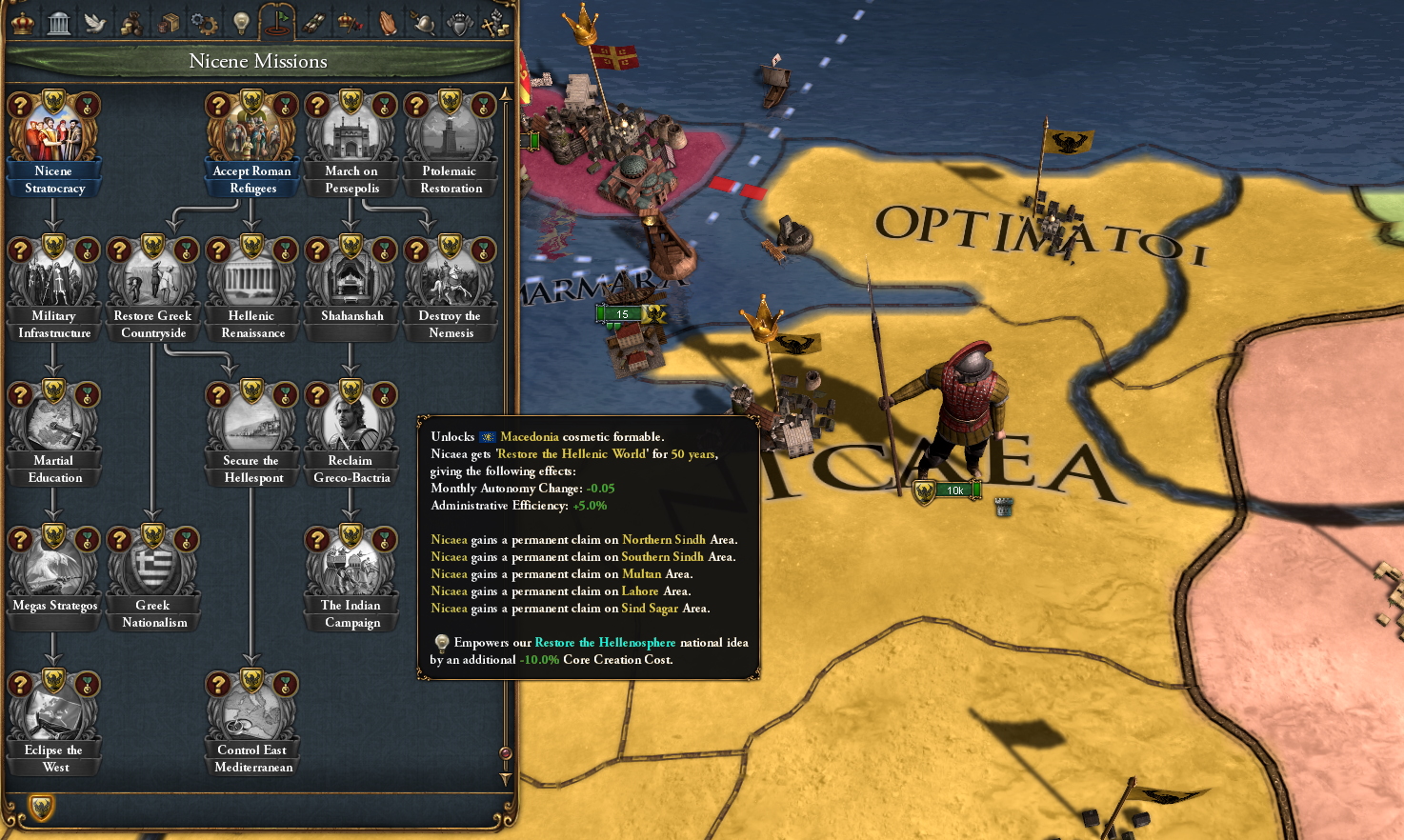Open the Reclaim Greco-Bactria mission
1404x840 pixels.
tap(351, 419)
